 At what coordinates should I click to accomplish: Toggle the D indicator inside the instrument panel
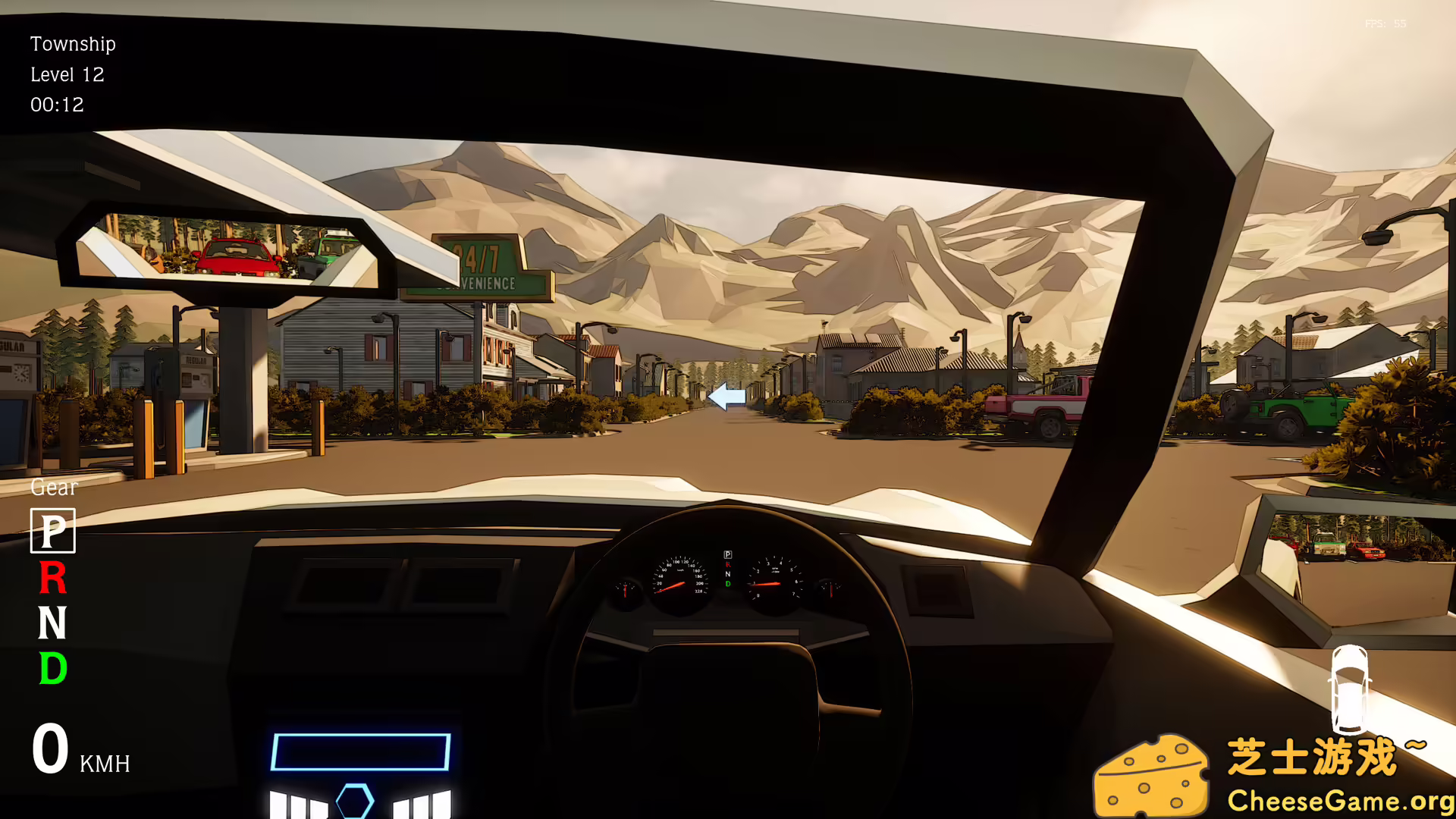(x=728, y=584)
